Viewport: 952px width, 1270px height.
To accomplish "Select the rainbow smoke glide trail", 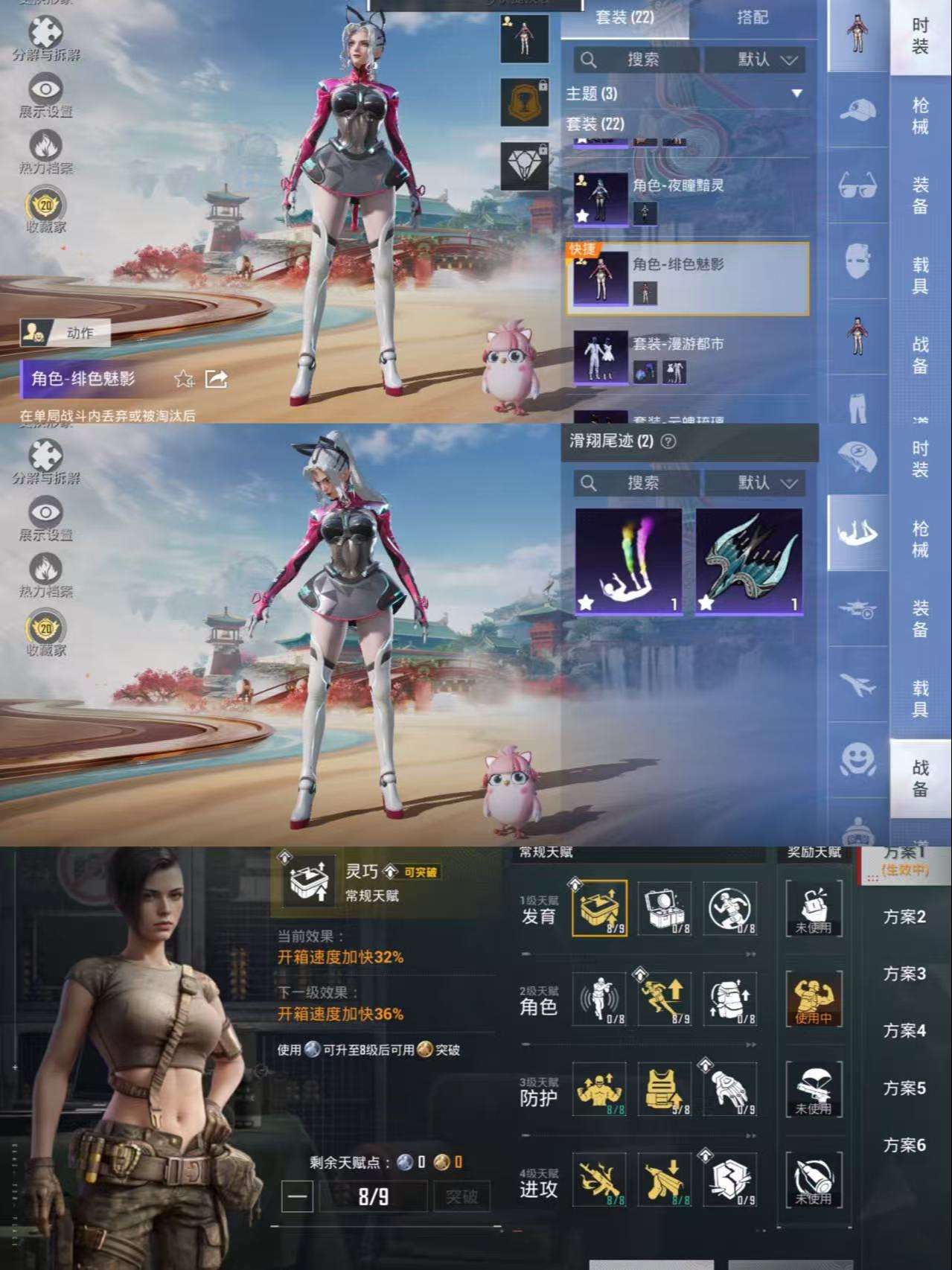I will tap(628, 561).
